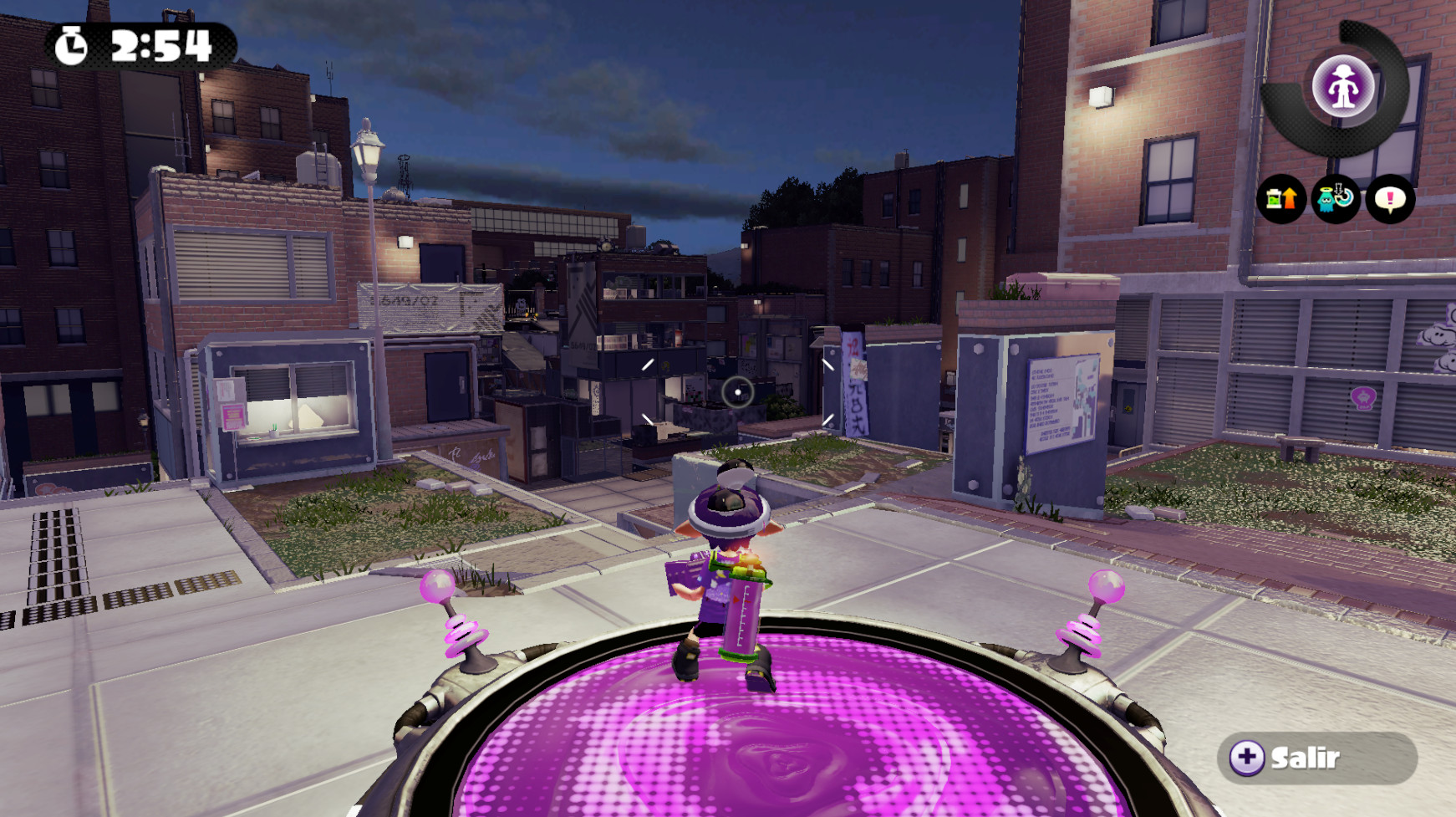This screenshot has height=817, width=1456.
Task: Click the arrow inside the ink refill badge
Action: click(x=1290, y=198)
